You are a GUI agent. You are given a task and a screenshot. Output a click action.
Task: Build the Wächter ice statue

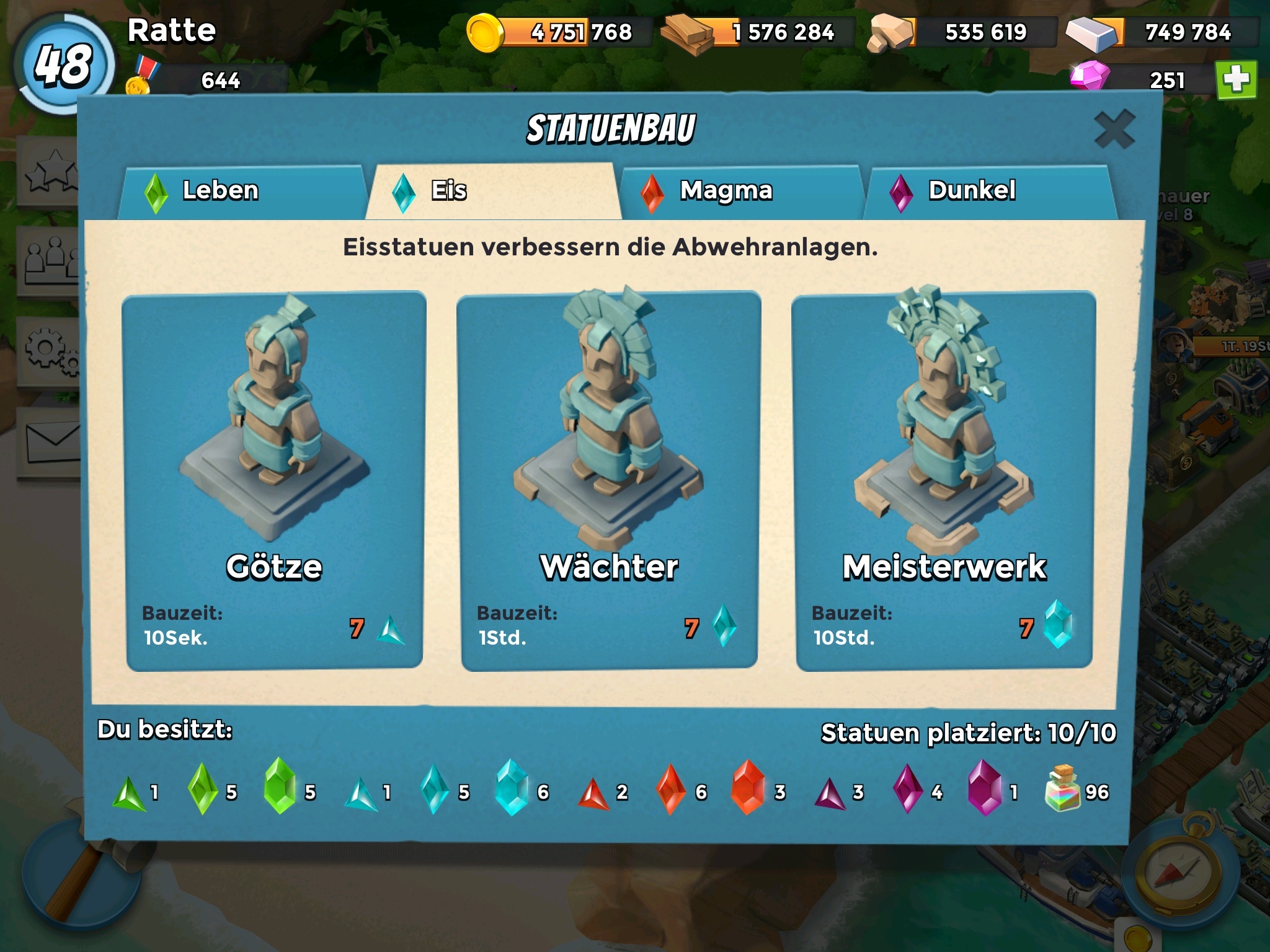pos(609,481)
